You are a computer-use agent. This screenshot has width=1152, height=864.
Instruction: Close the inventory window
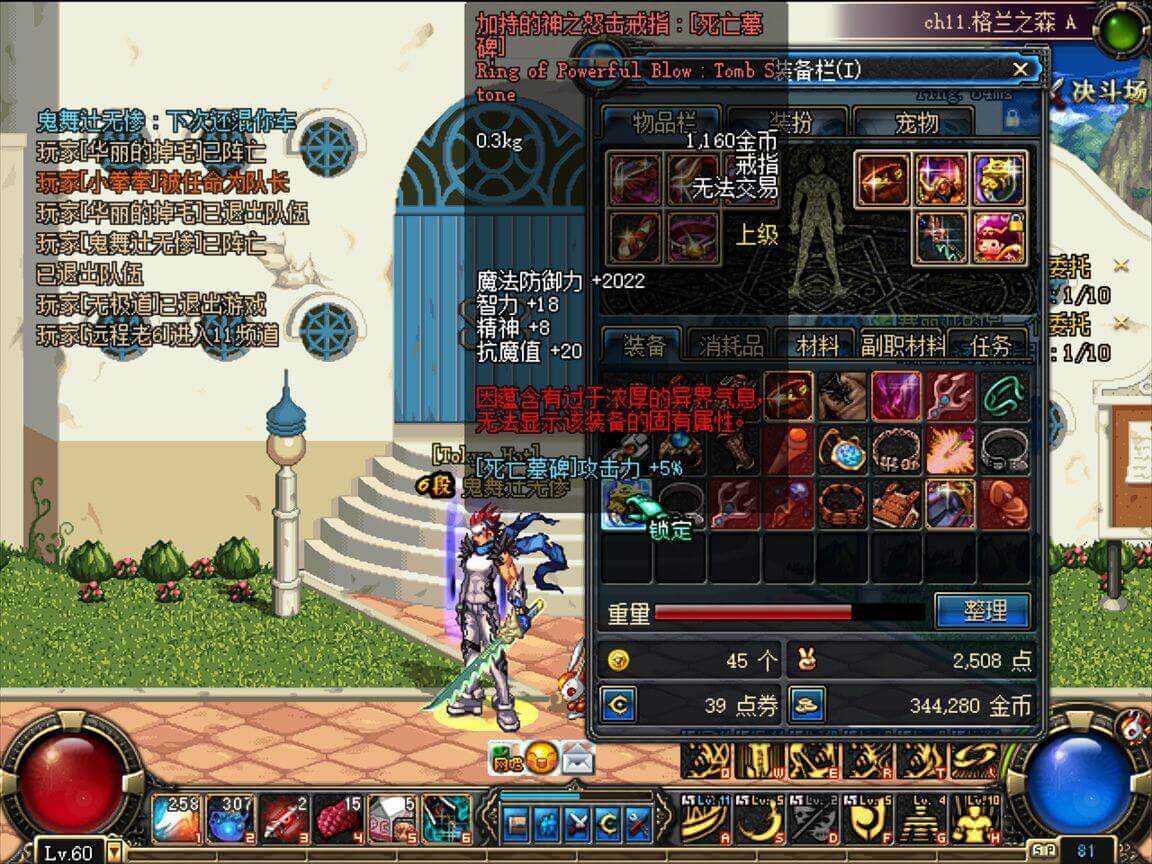tap(1020, 69)
